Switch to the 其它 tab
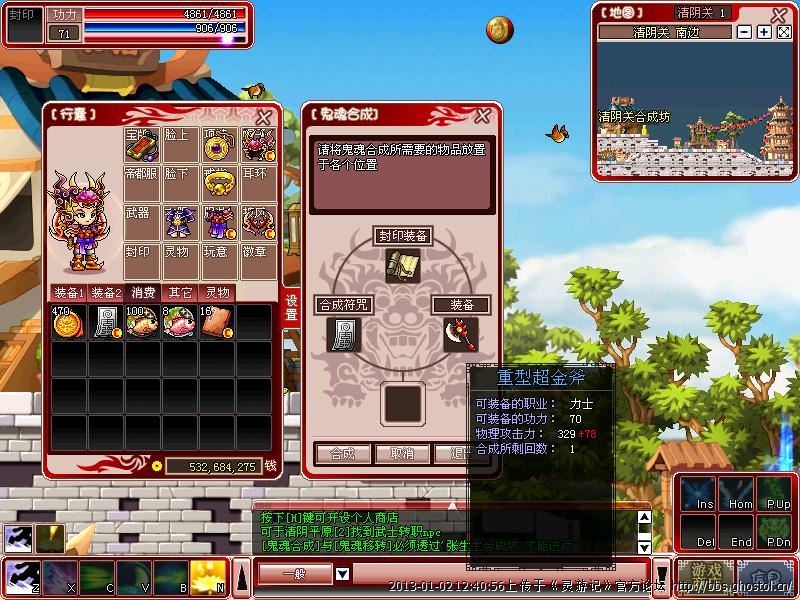800x600 pixels. pyautogui.click(x=180, y=293)
